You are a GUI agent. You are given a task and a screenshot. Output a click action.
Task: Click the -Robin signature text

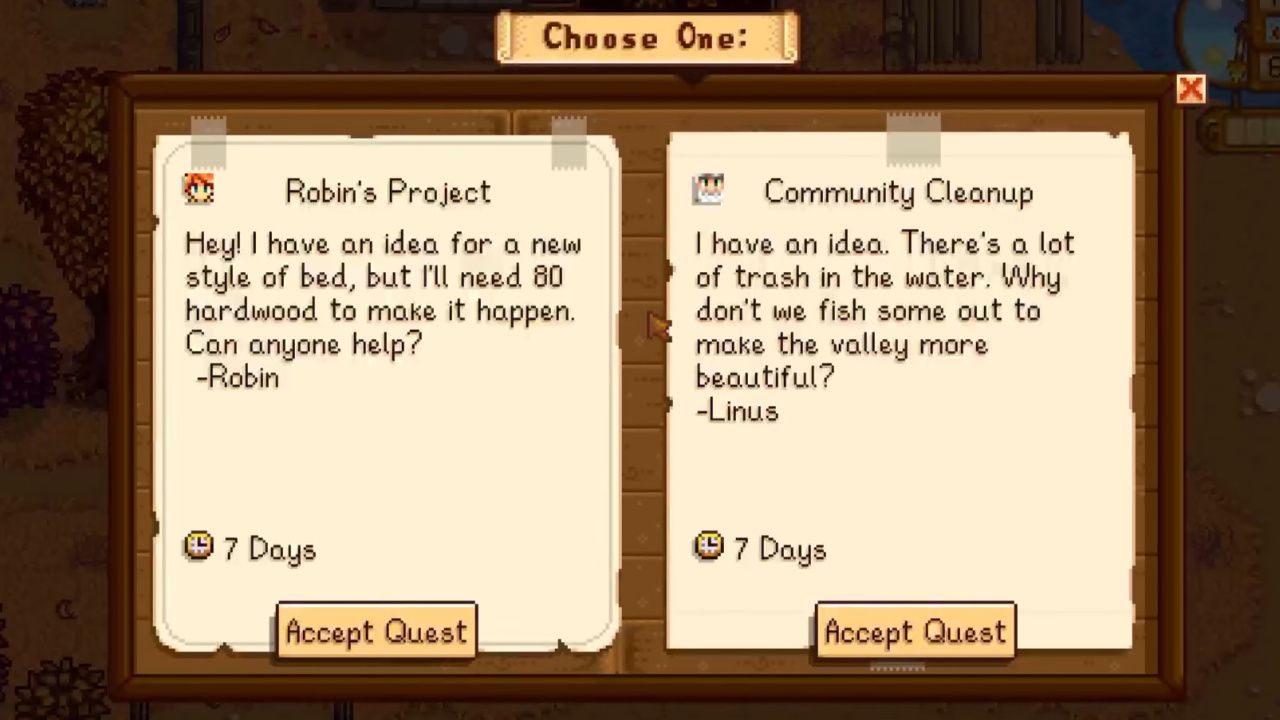(237, 378)
